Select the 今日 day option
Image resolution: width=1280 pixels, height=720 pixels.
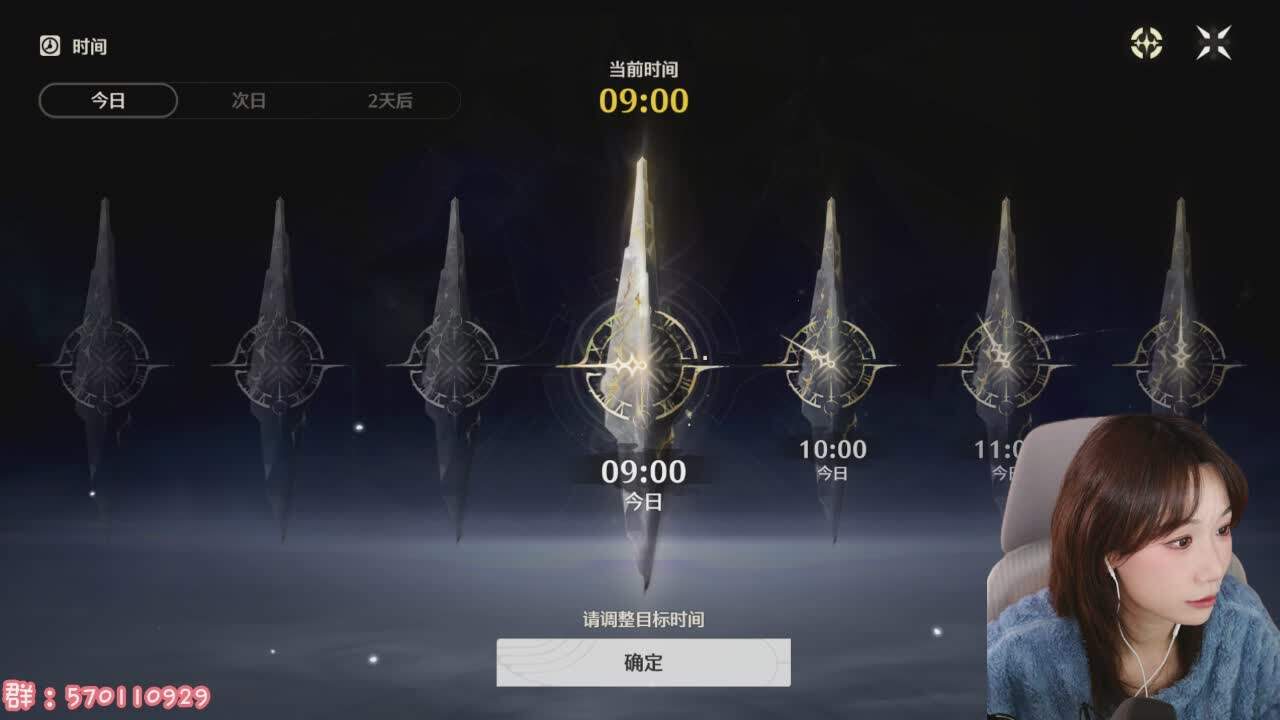[109, 101]
